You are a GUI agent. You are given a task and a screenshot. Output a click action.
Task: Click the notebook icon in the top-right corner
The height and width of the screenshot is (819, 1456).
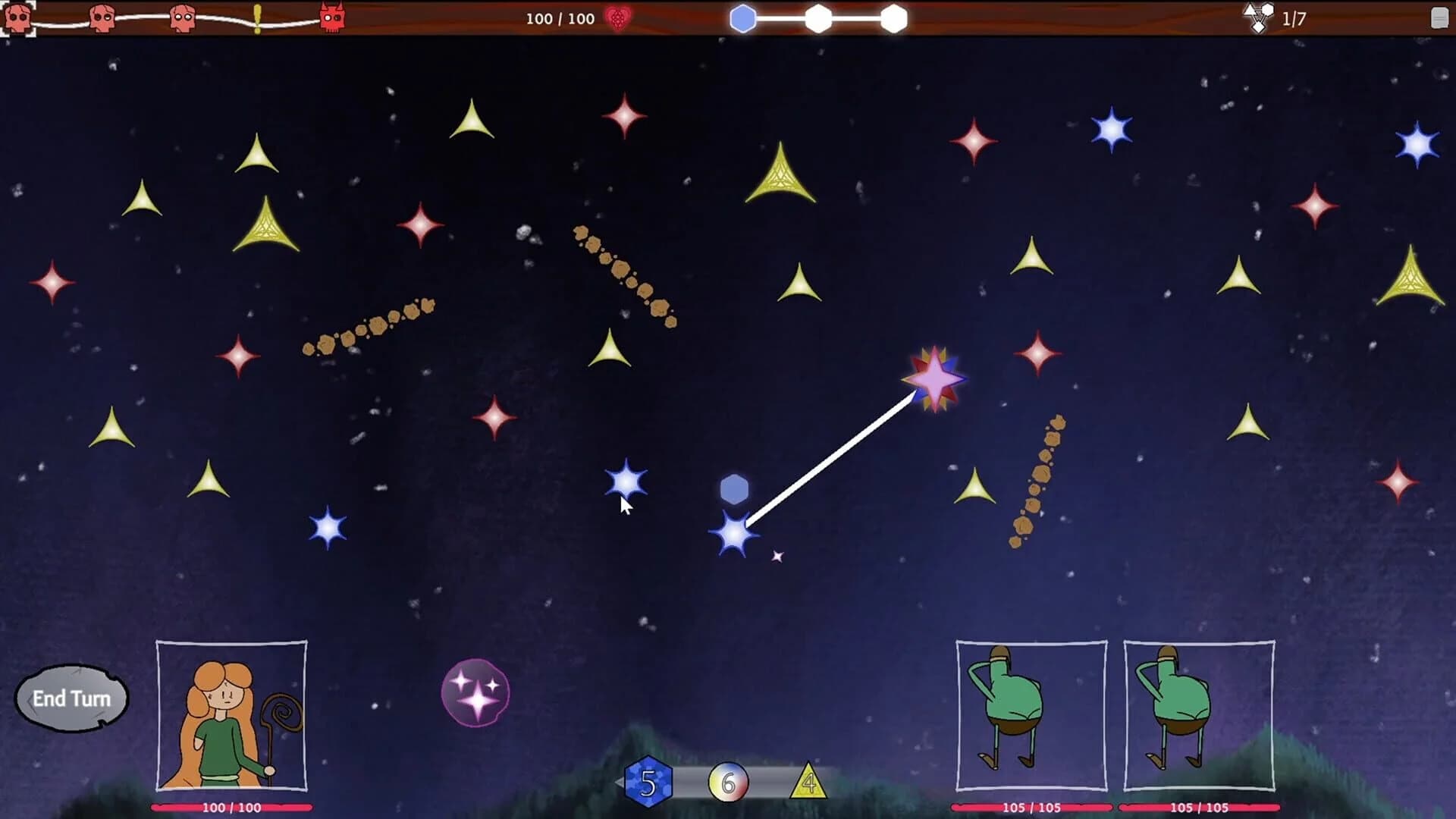click(x=1440, y=17)
